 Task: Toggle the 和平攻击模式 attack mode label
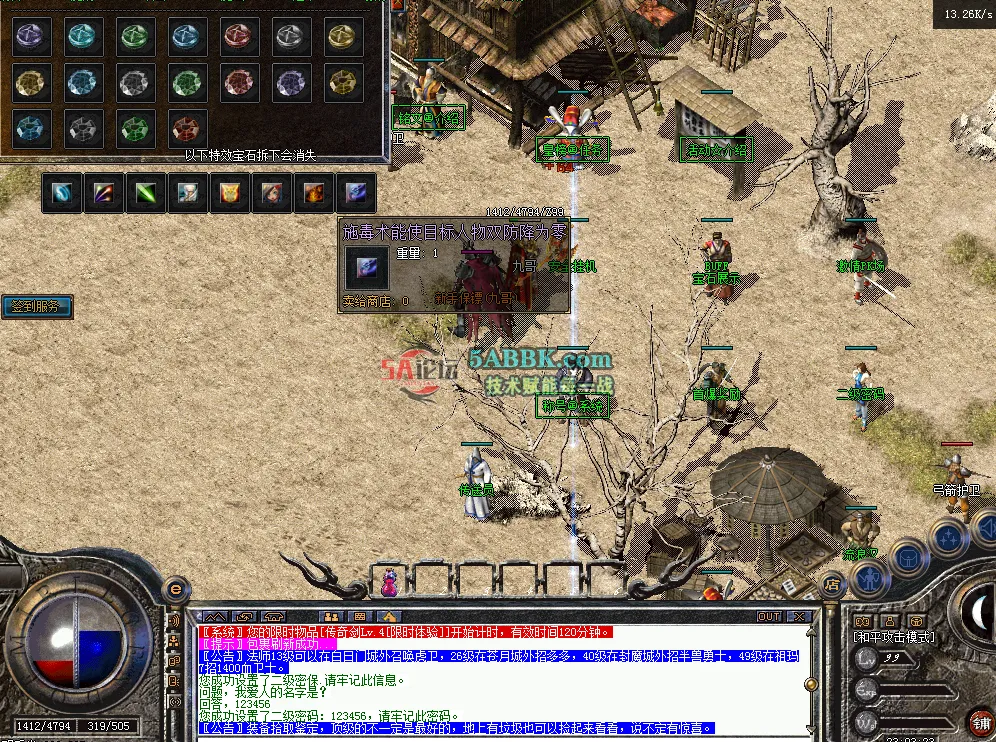coord(894,636)
